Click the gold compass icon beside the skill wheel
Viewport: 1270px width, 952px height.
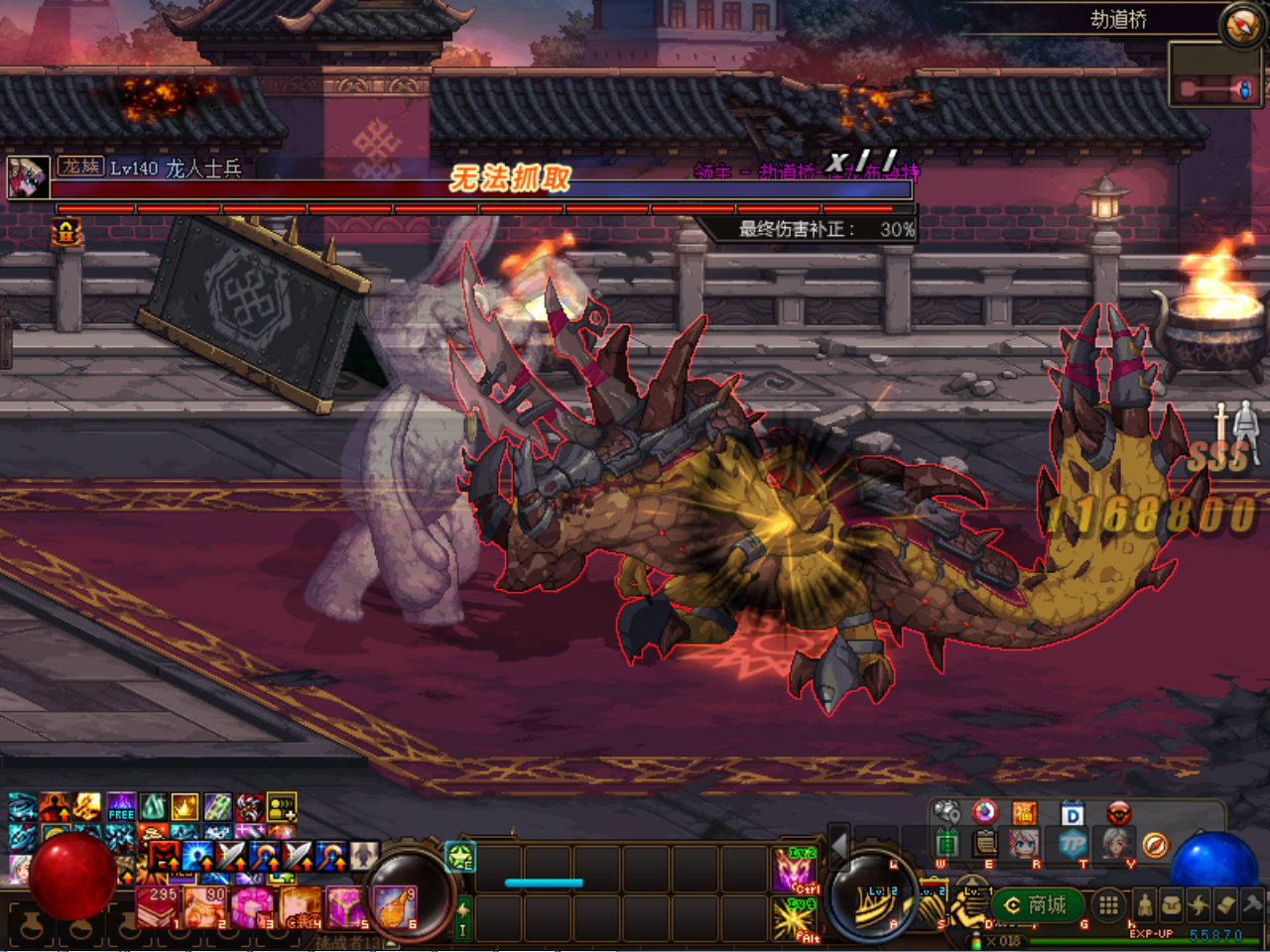[1153, 844]
